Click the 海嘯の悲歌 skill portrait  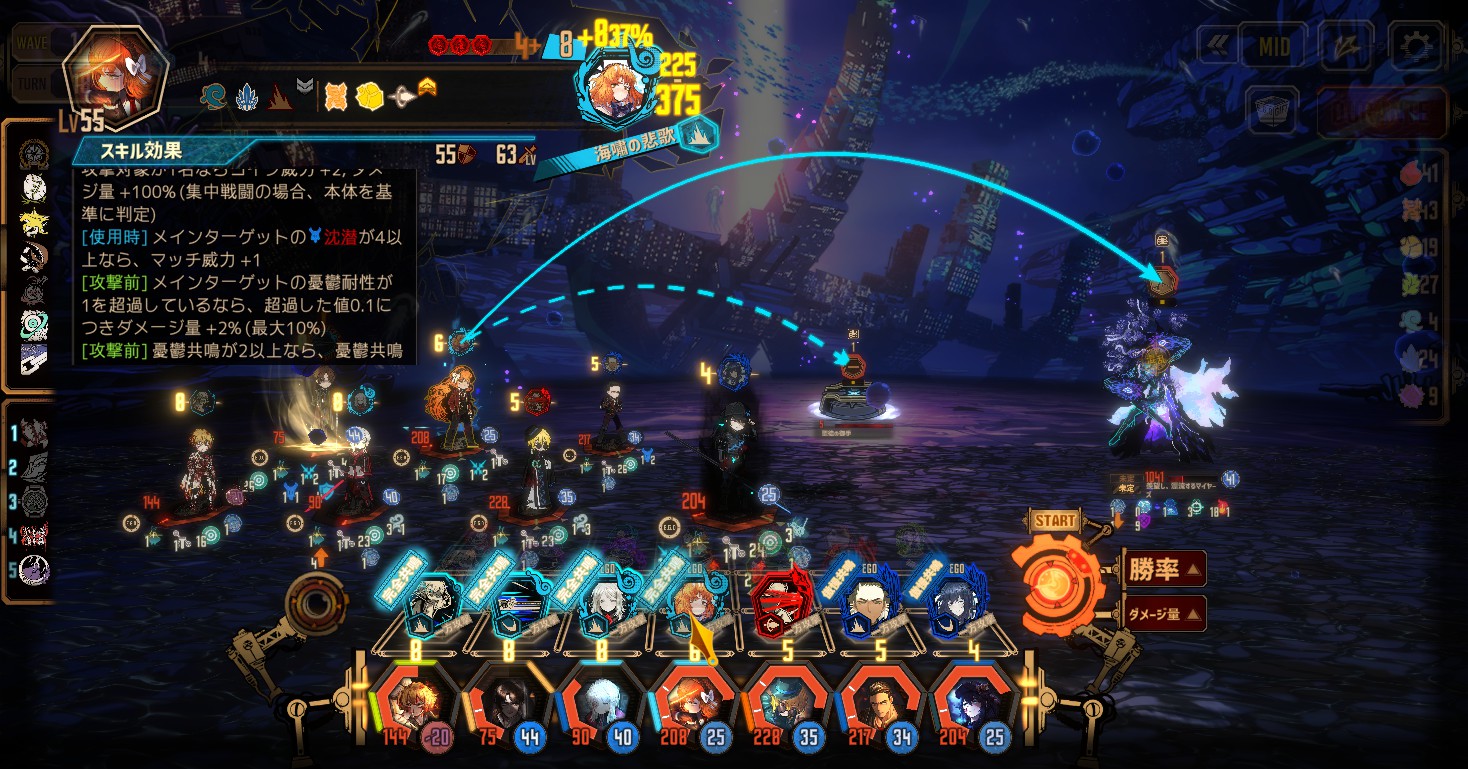click(615, 88)
